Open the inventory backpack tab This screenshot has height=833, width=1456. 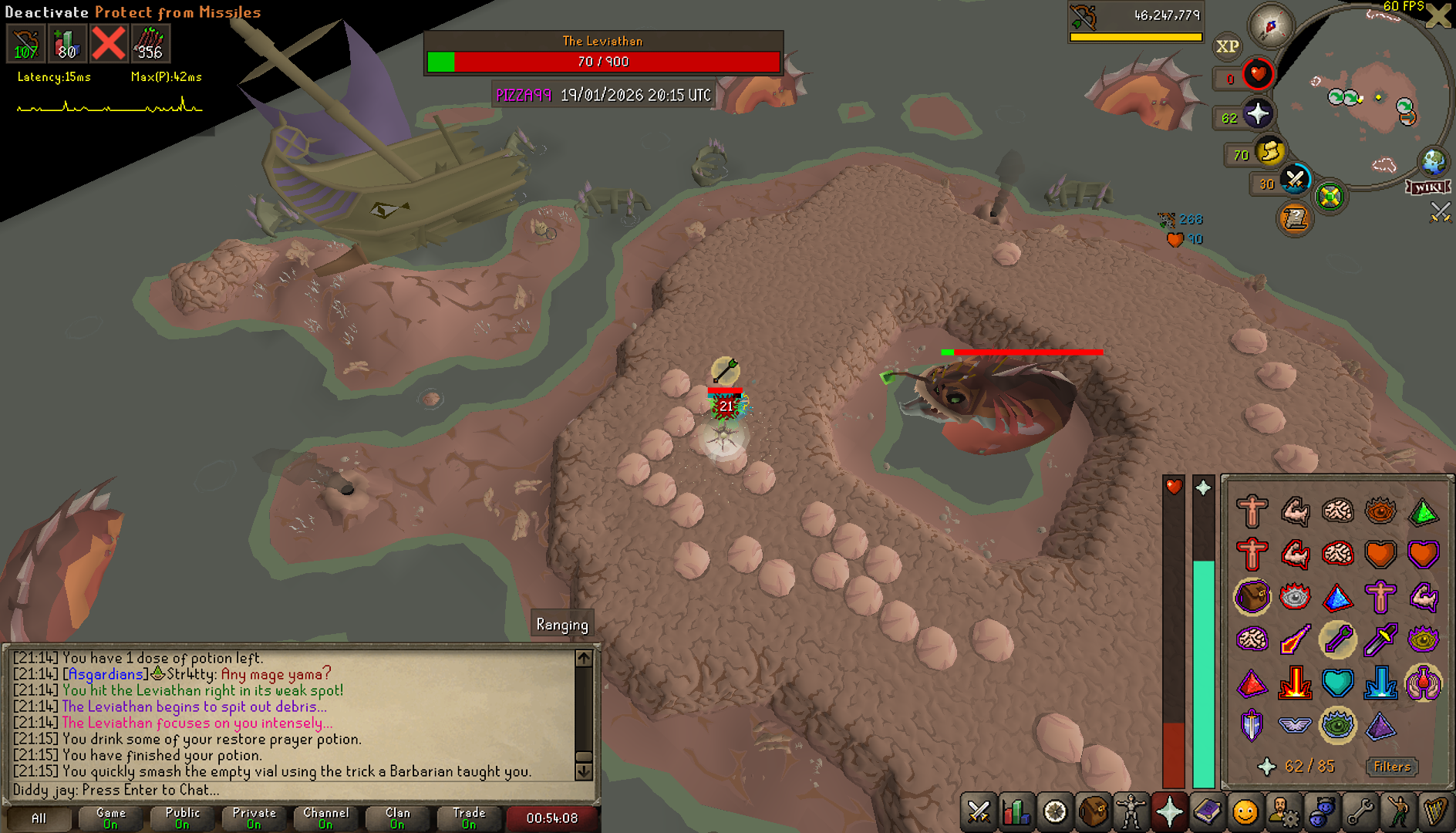click(1094, 812)
